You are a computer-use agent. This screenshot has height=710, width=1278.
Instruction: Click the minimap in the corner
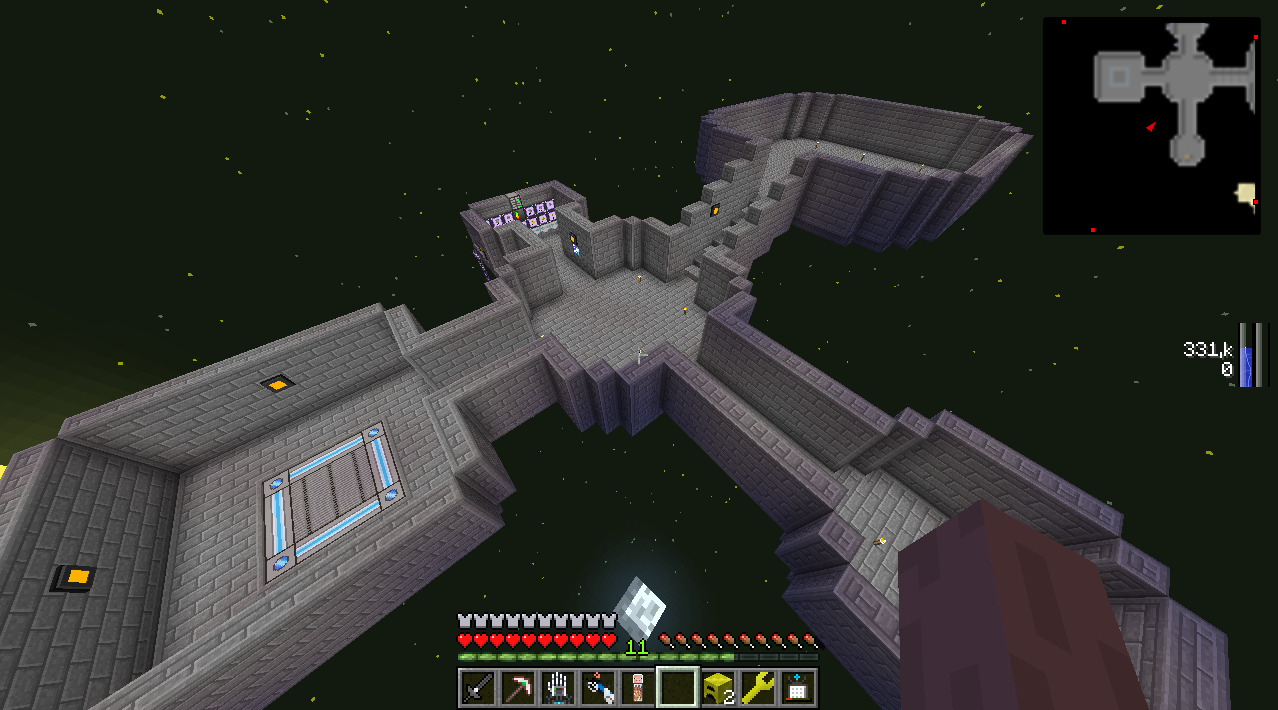tap(1151, 125)
